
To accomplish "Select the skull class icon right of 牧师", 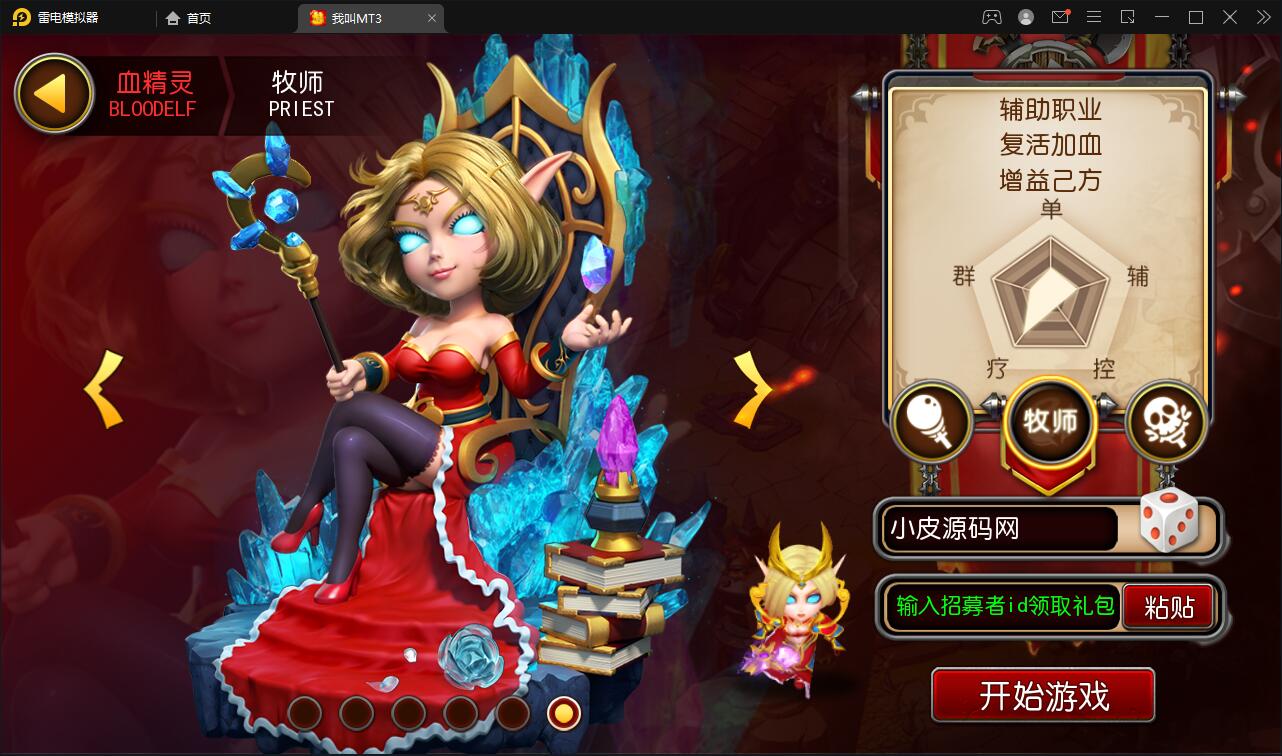I will click(1166, 423).
